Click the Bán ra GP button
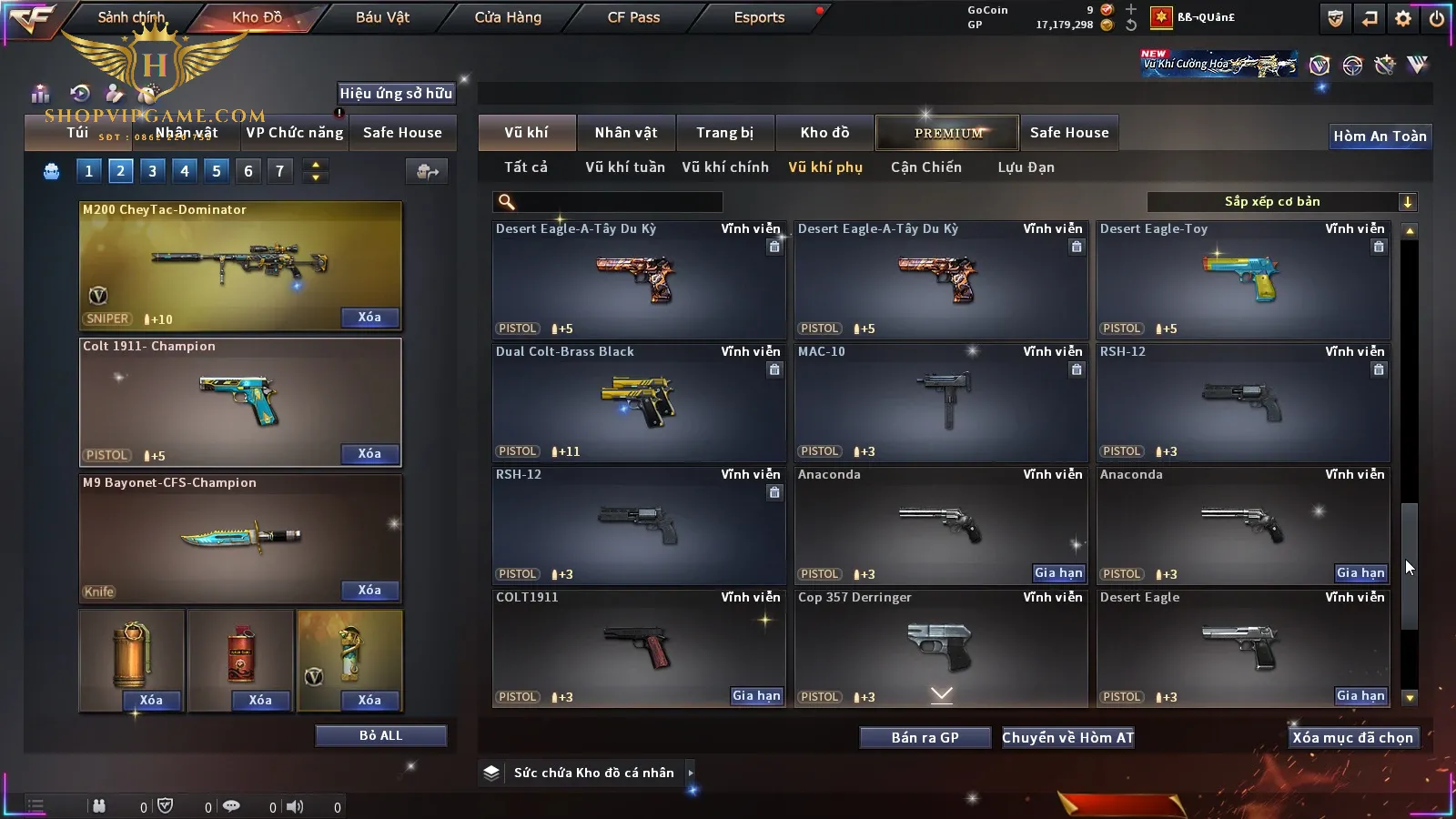 tap(925, 738)
